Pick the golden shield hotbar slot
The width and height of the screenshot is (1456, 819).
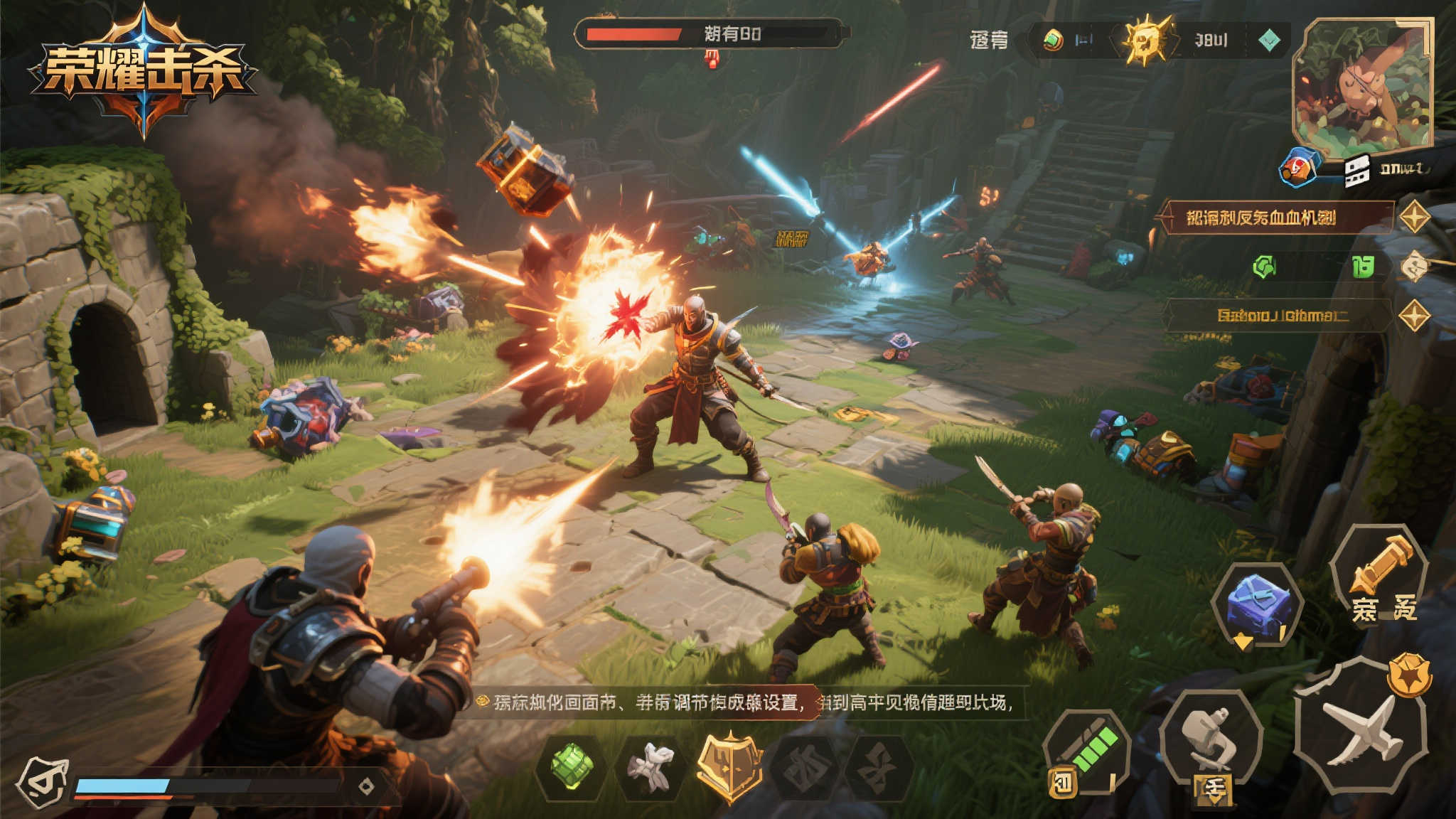coord(729,765)
